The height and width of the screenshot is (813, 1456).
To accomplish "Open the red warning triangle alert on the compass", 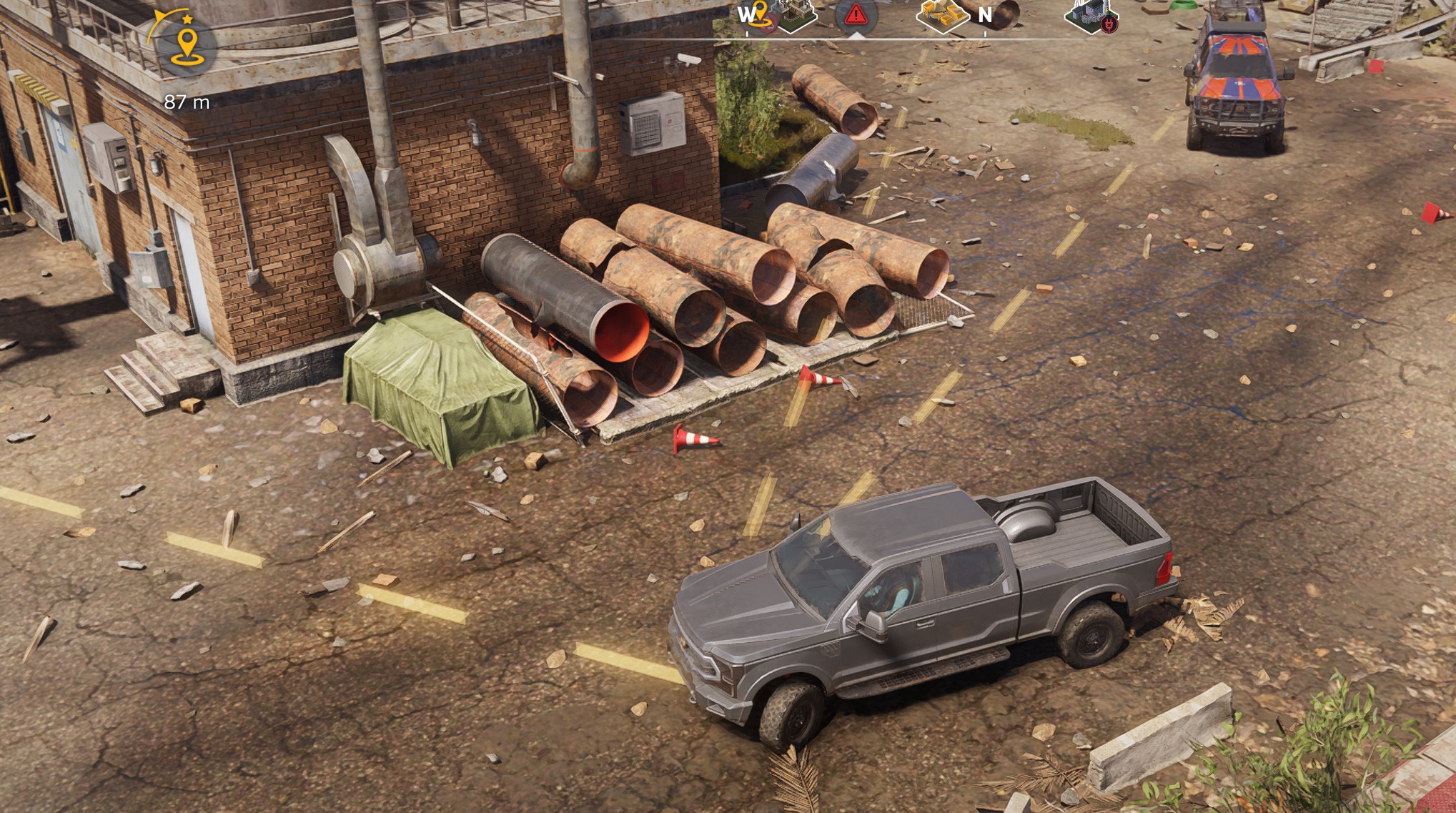I will click(855, 12).
